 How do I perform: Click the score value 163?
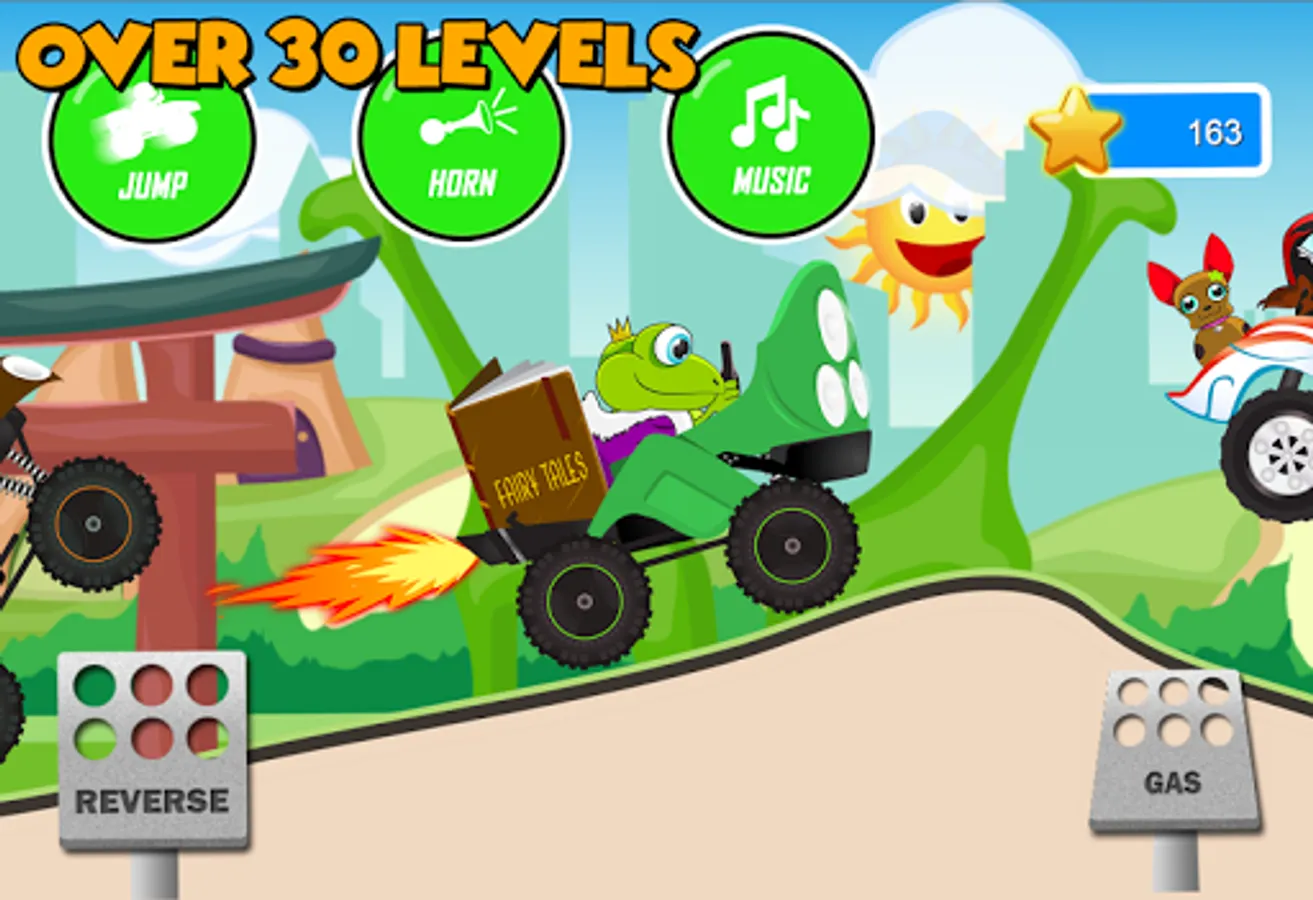coord(1215,132)
